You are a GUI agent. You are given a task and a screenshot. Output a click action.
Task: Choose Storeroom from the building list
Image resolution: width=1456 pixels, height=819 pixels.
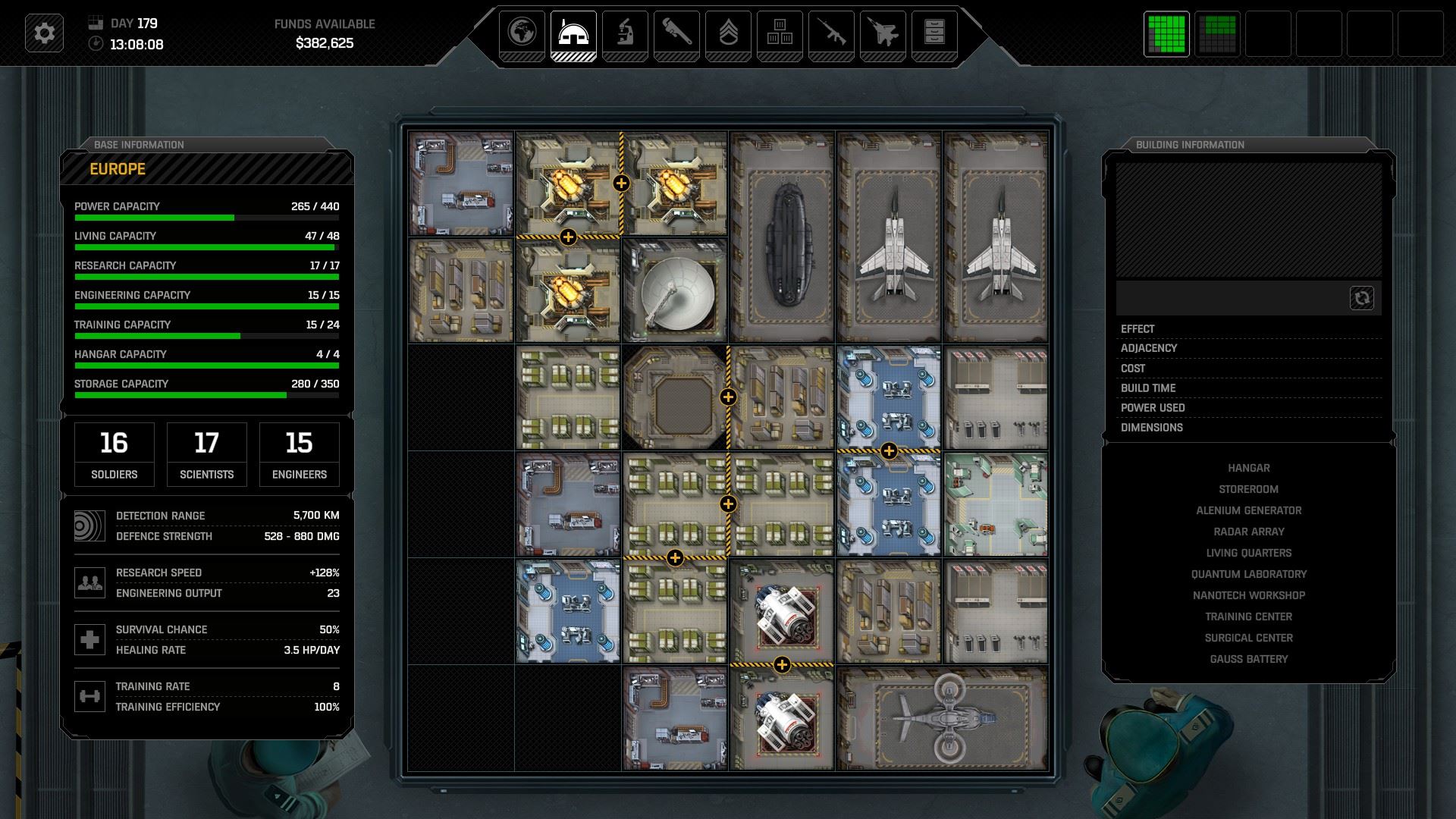click(1248, 489)
